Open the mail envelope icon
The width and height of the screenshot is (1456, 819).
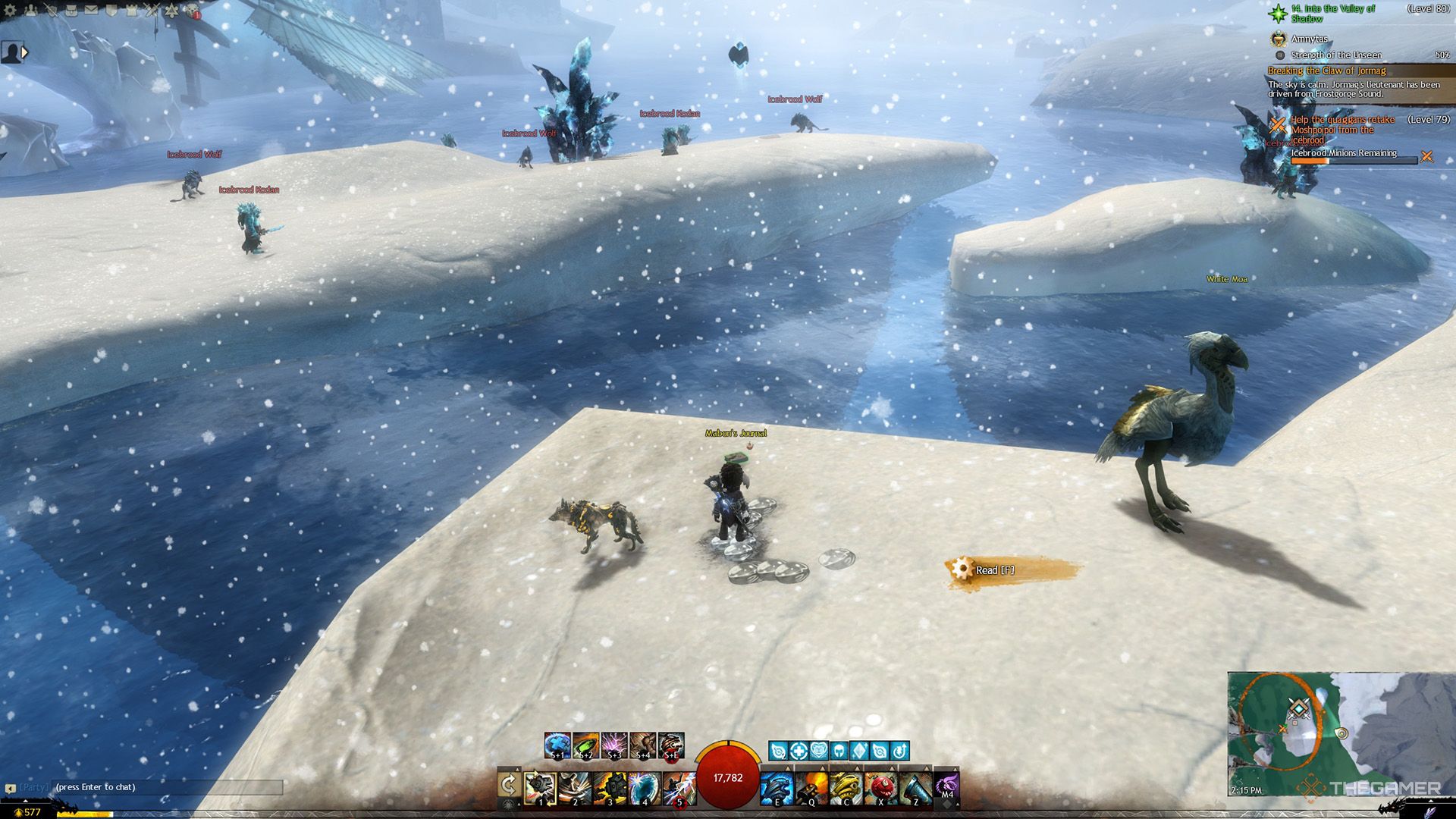(91, 11)
